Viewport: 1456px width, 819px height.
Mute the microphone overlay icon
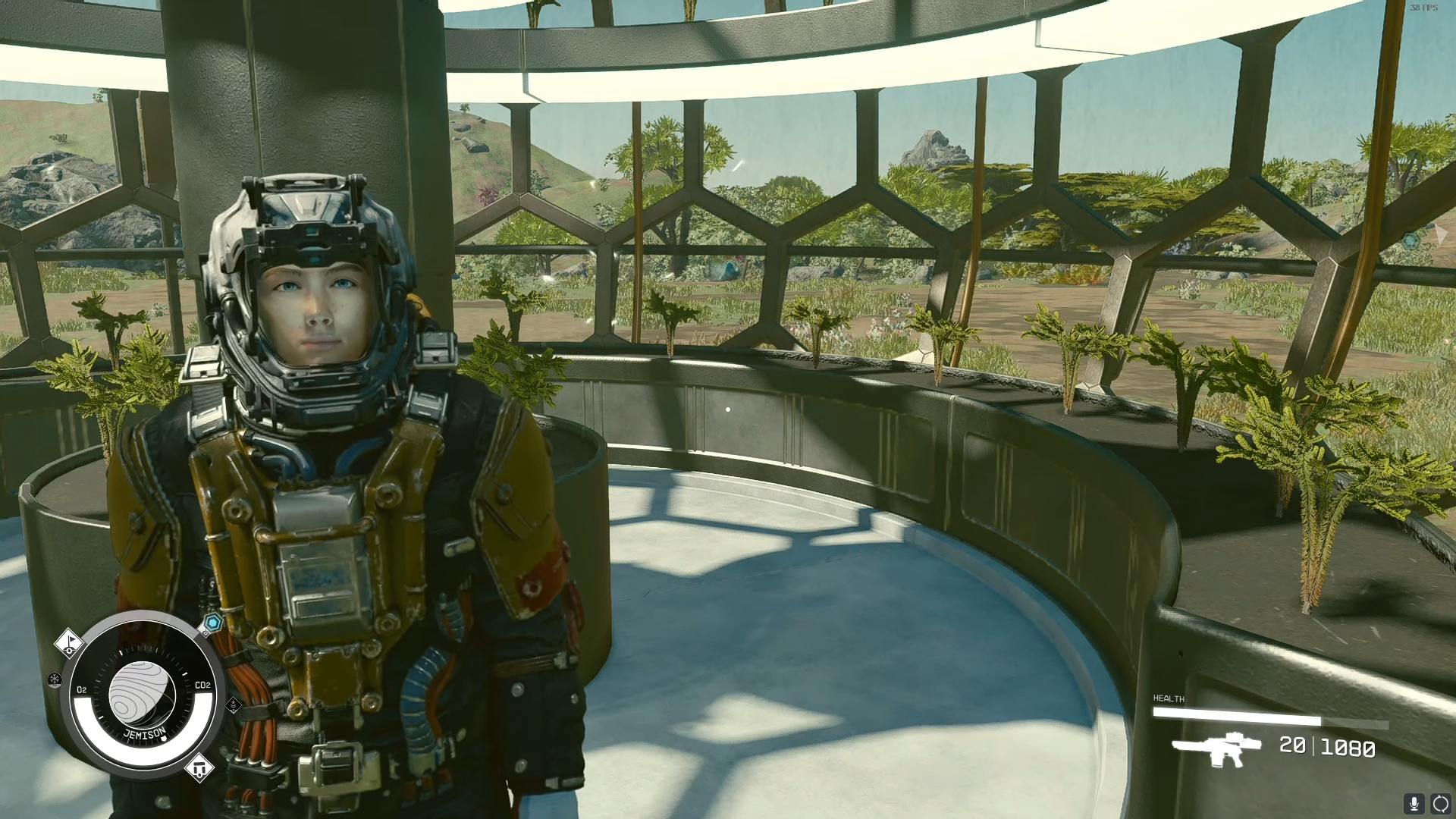click(x=1414, y=805)
